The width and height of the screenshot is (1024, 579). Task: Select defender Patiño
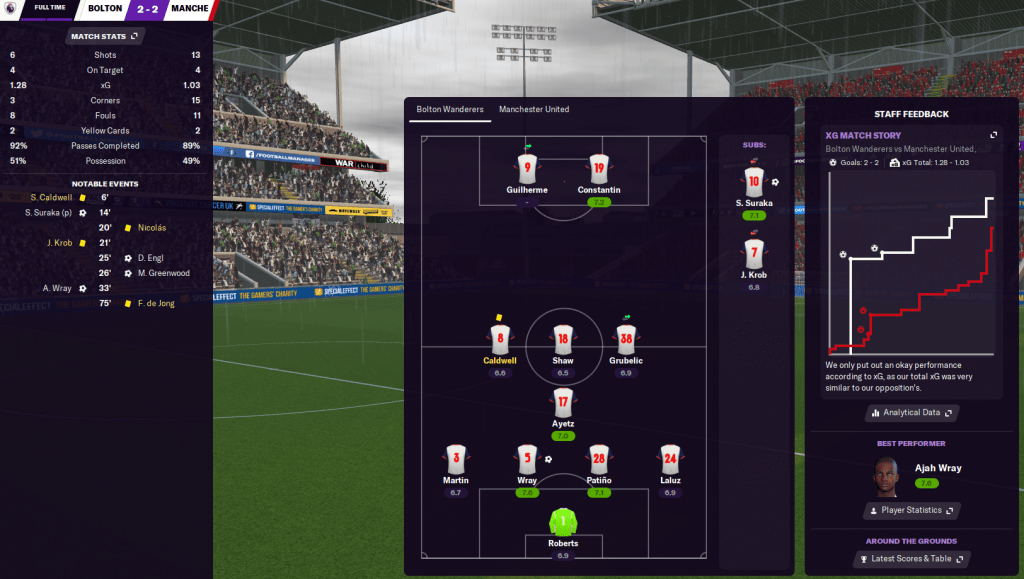(598, 460)
